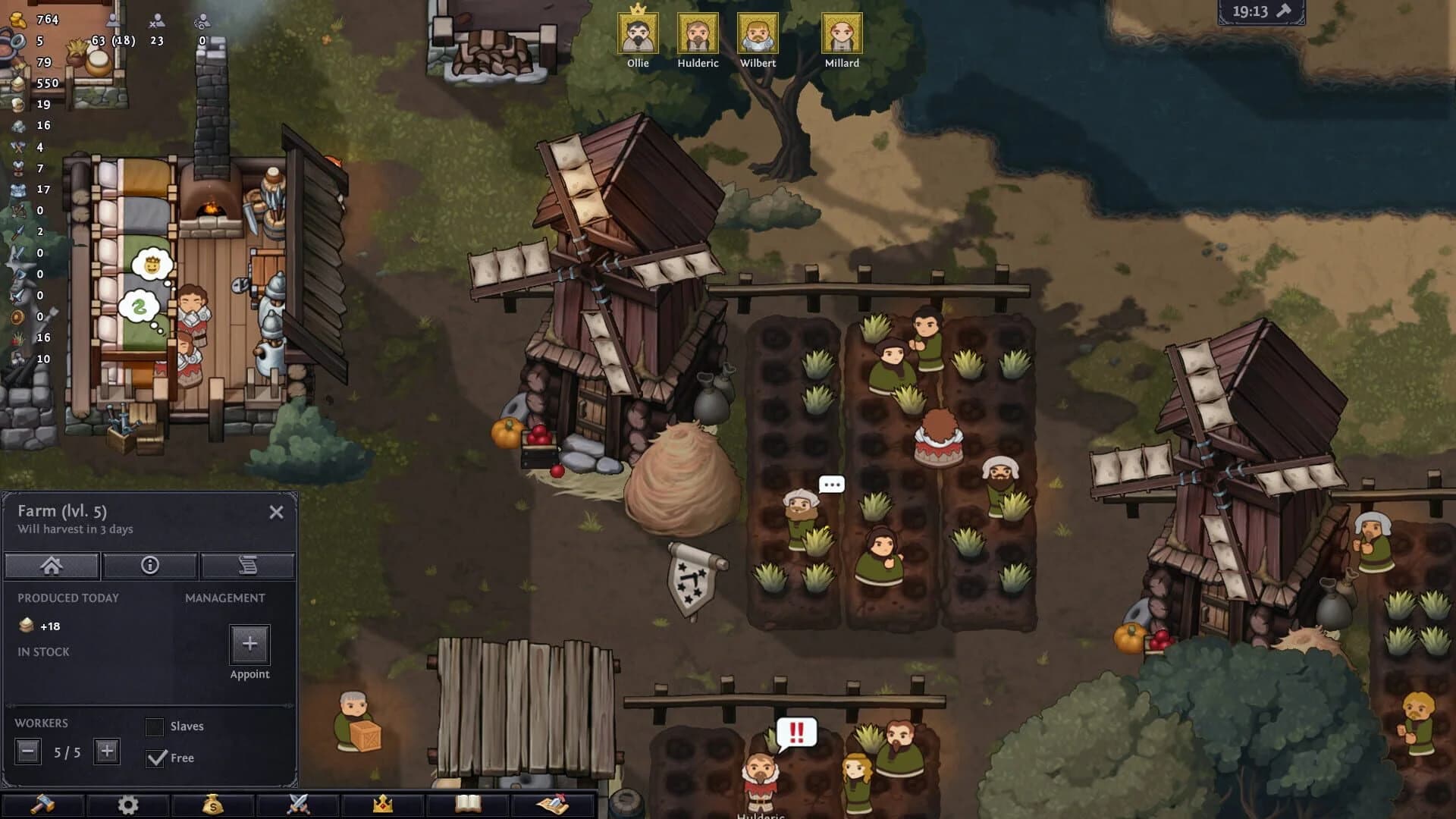The image size is (1456, 819).
Task: Select Hulderic's portrait at the top
Action: click(x=698, y=32)
